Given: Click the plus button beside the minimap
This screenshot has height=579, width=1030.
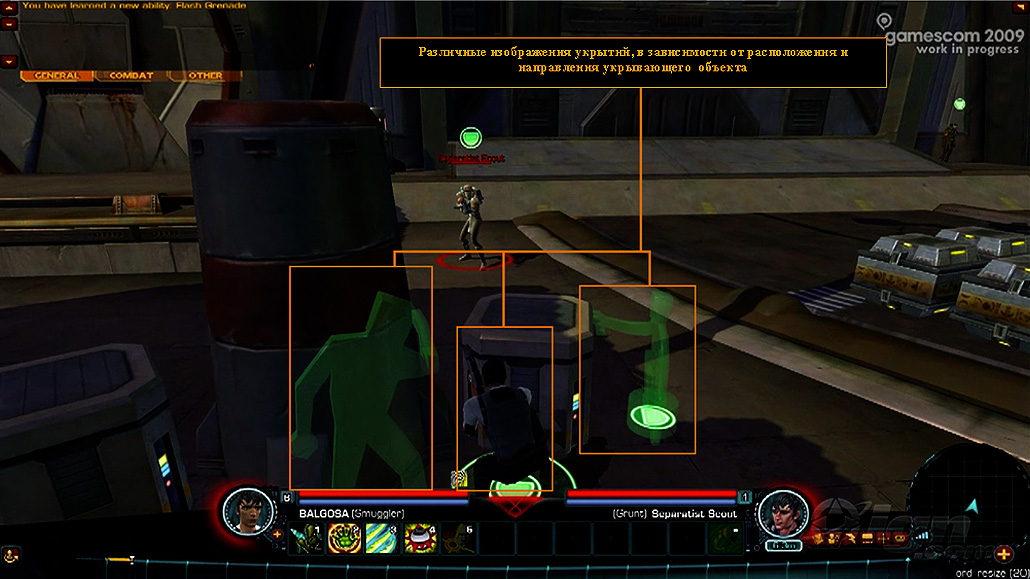Looking at the screenshot, I should [x=1003, y=554].
